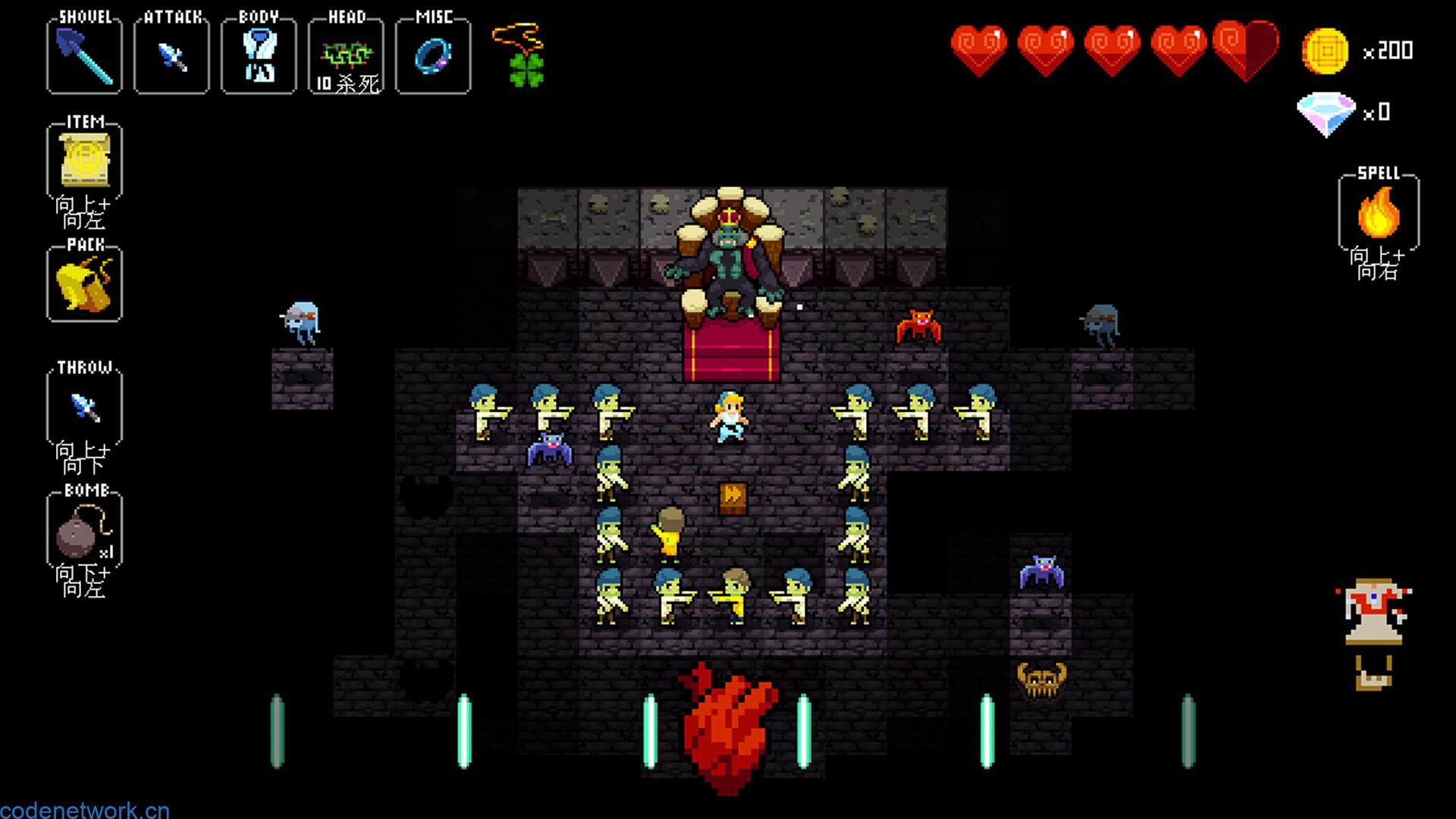1456x819 pixels.
Task: Open the Pack slot backpack
Action: point(83,284)
